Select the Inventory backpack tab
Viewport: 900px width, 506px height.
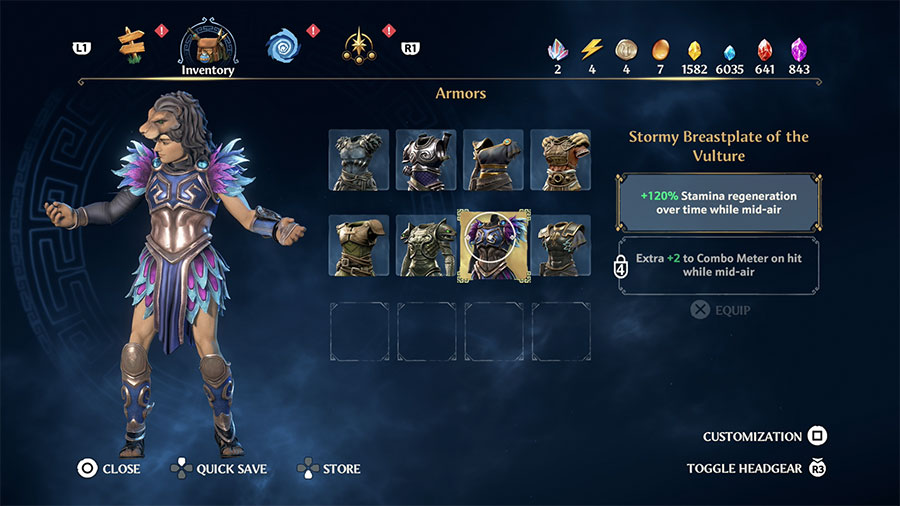click(208, 44)
